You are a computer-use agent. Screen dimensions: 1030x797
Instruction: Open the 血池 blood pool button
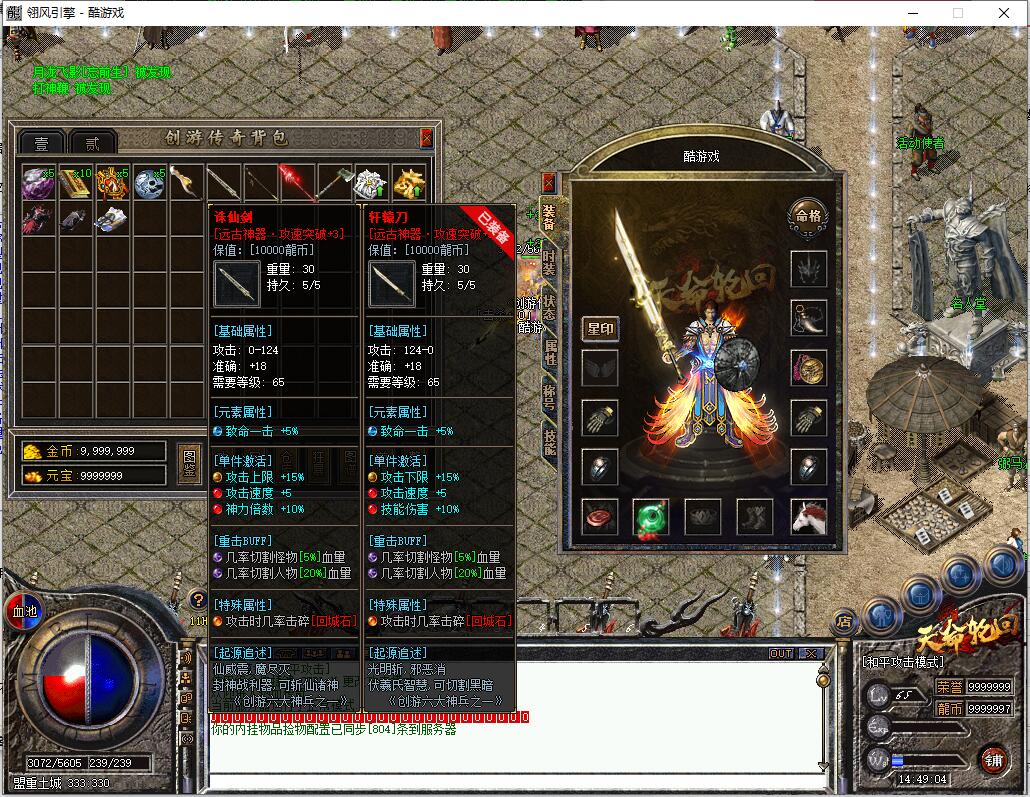22,608
